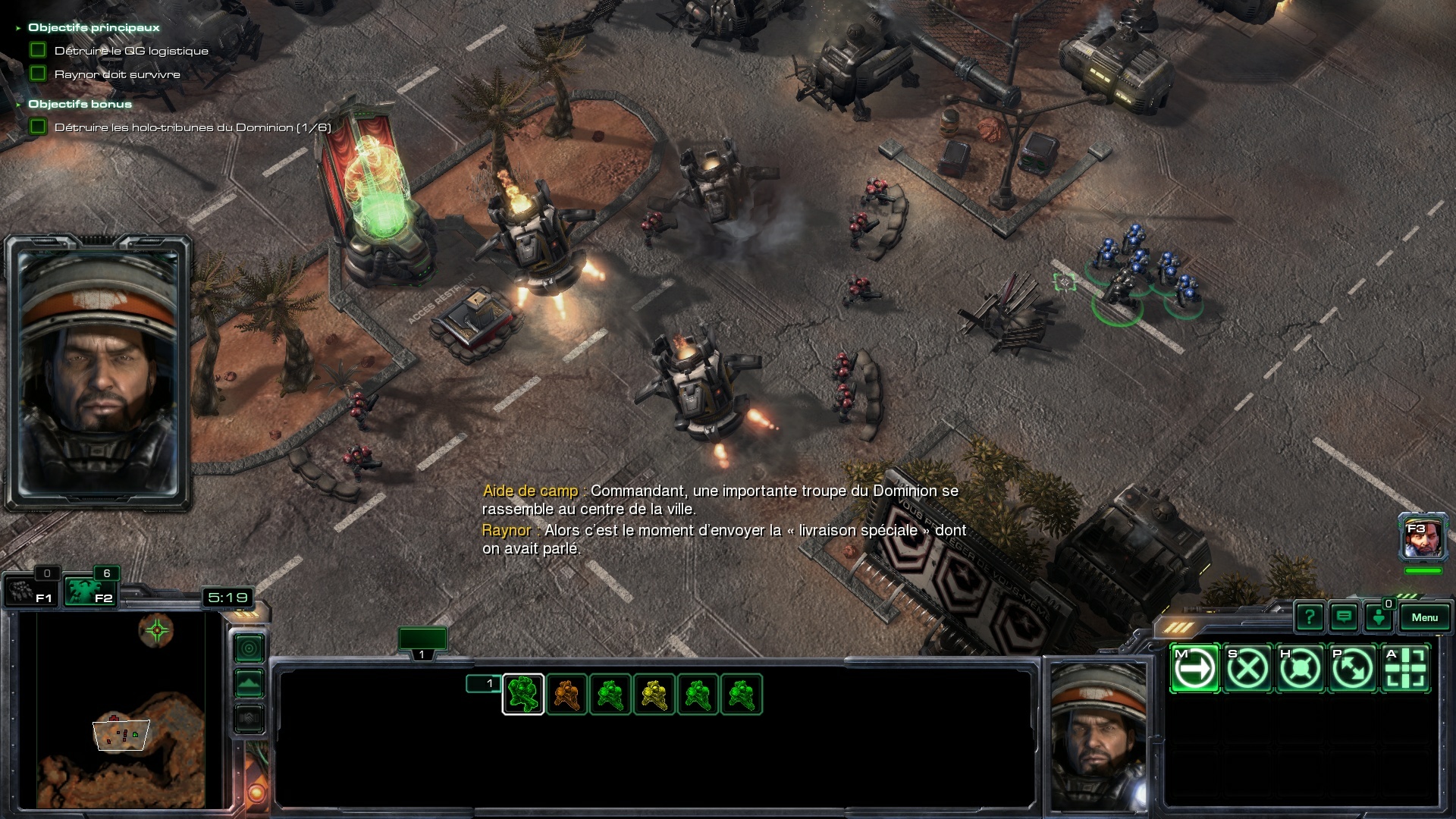This screenshot has height=819, width=1456.
Task: Select the yellow damaged unit wireframe
Action: [654, 694]
